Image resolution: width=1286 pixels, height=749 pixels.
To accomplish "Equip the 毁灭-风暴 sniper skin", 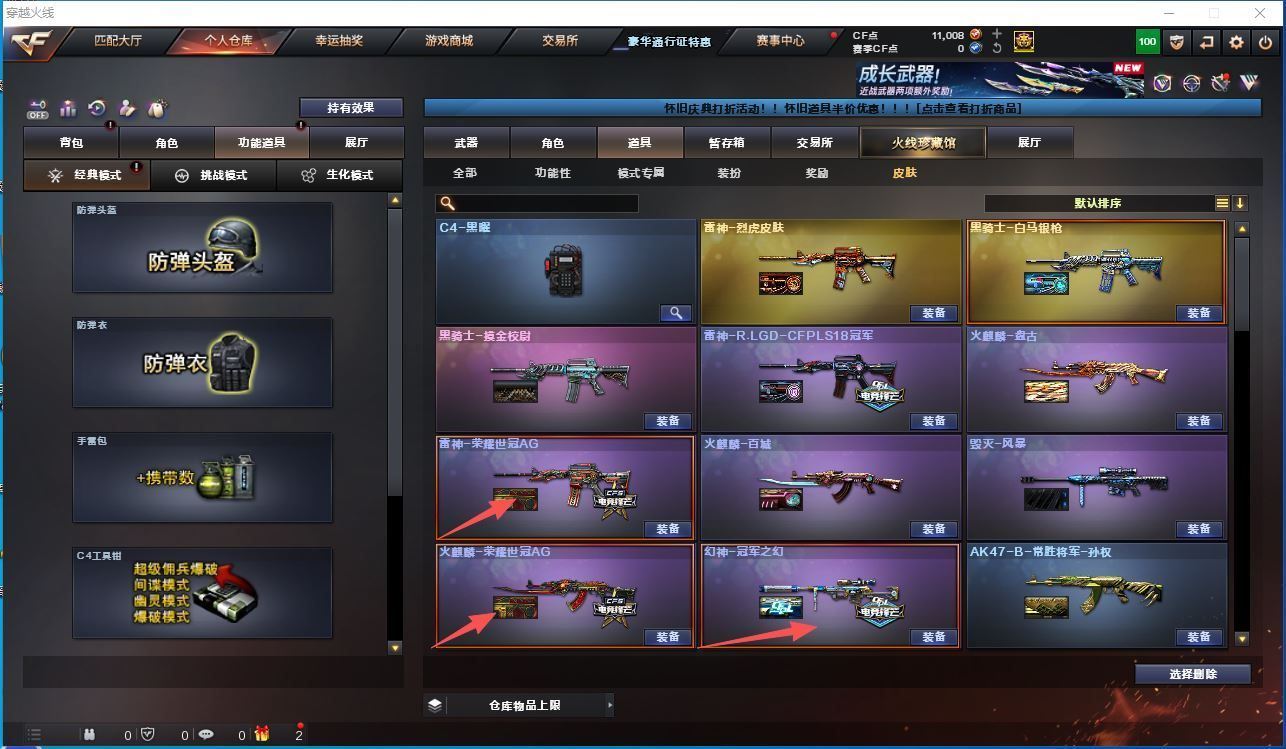I will pyautogui.click(x=1198, y=529).
